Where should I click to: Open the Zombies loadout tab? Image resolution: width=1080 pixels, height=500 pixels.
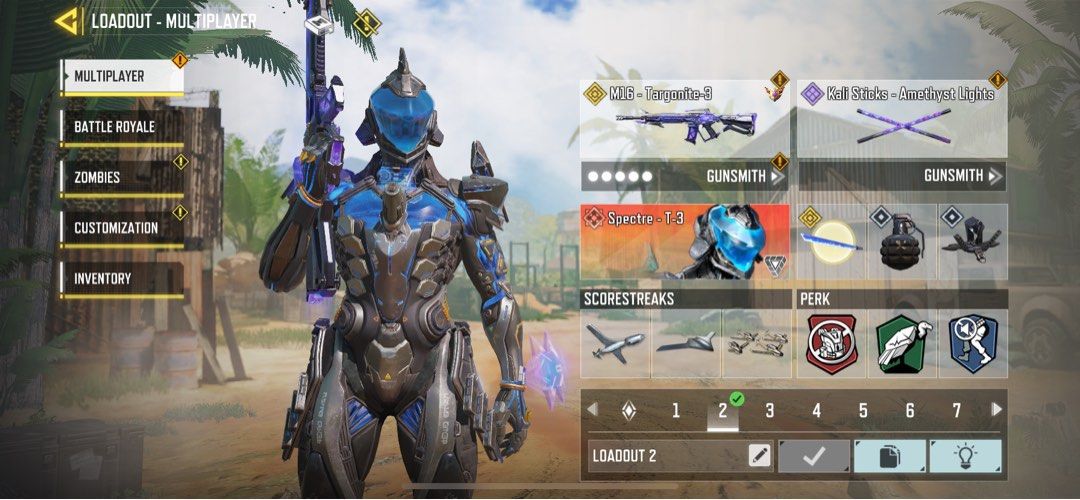122,177
